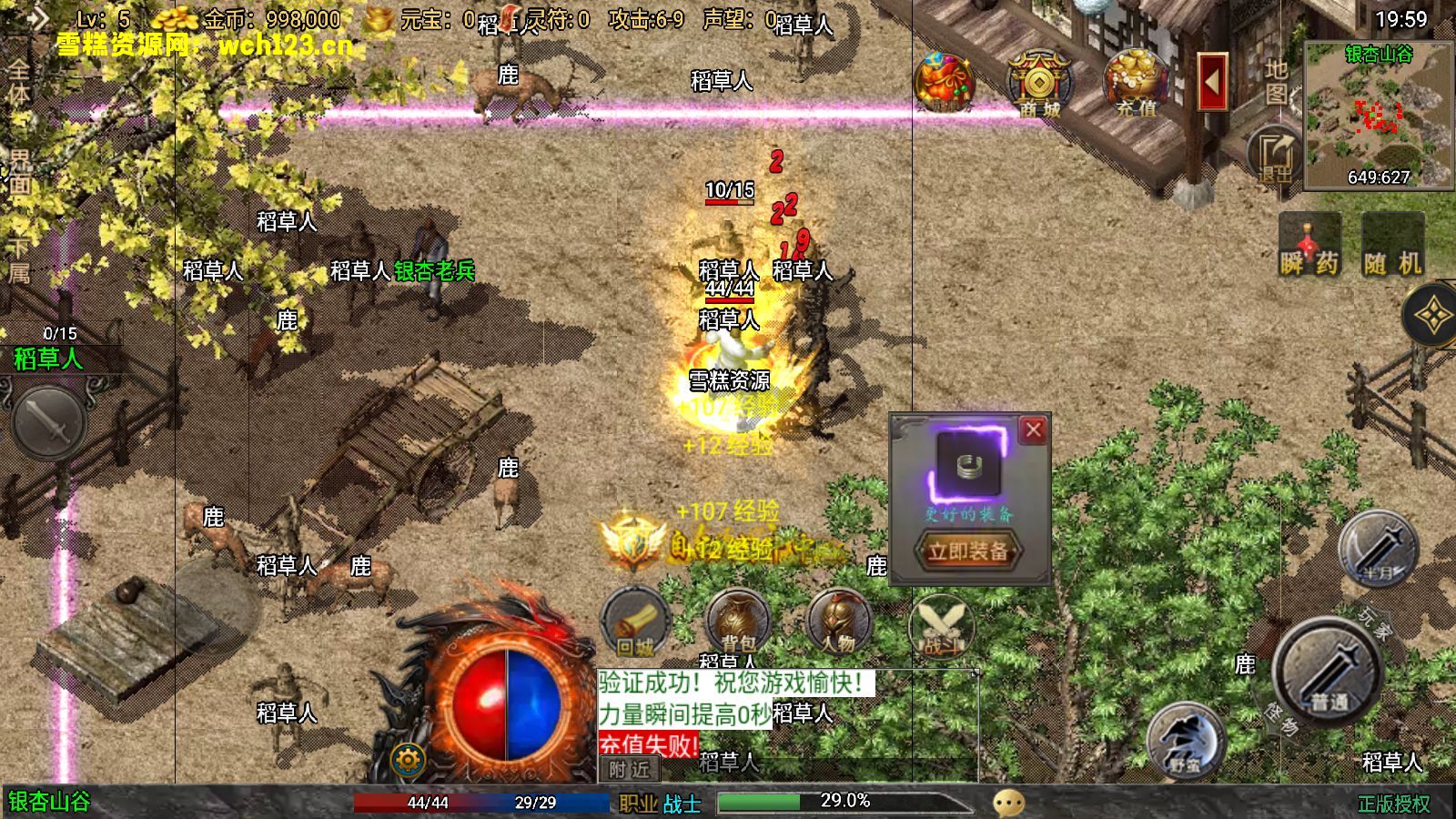Viewport: 1456px width, 819px height.
Task: Click 立即装备 to equip the ring
Action: coord(968,551)
